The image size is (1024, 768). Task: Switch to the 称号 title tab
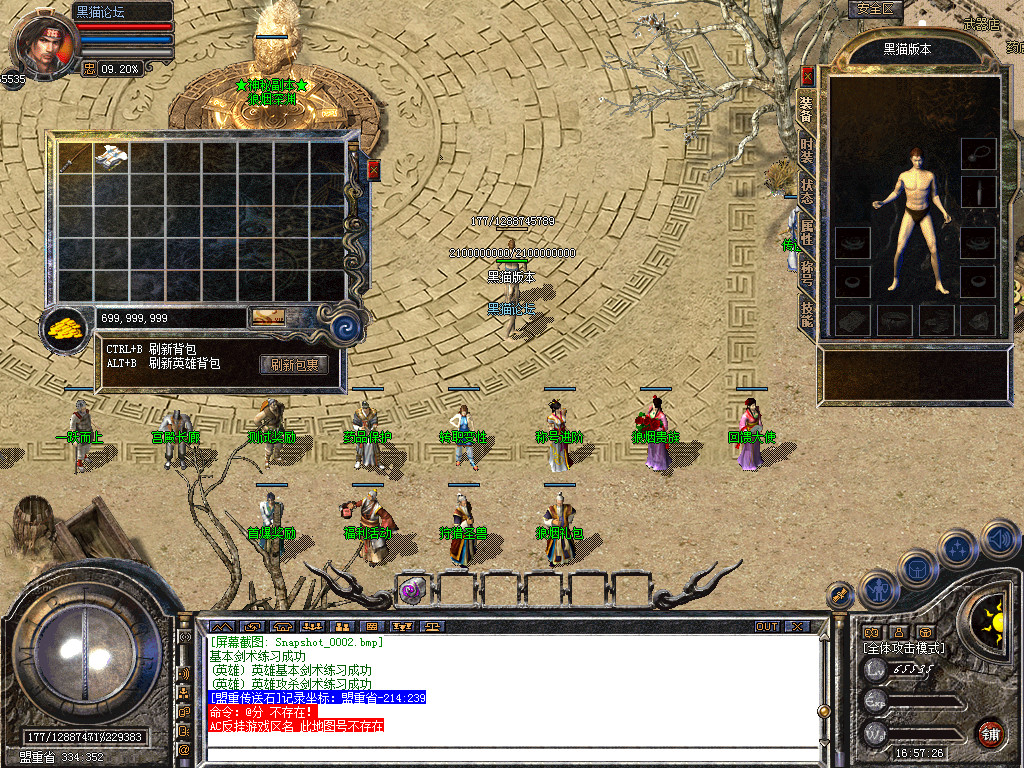tap(806, 273)
